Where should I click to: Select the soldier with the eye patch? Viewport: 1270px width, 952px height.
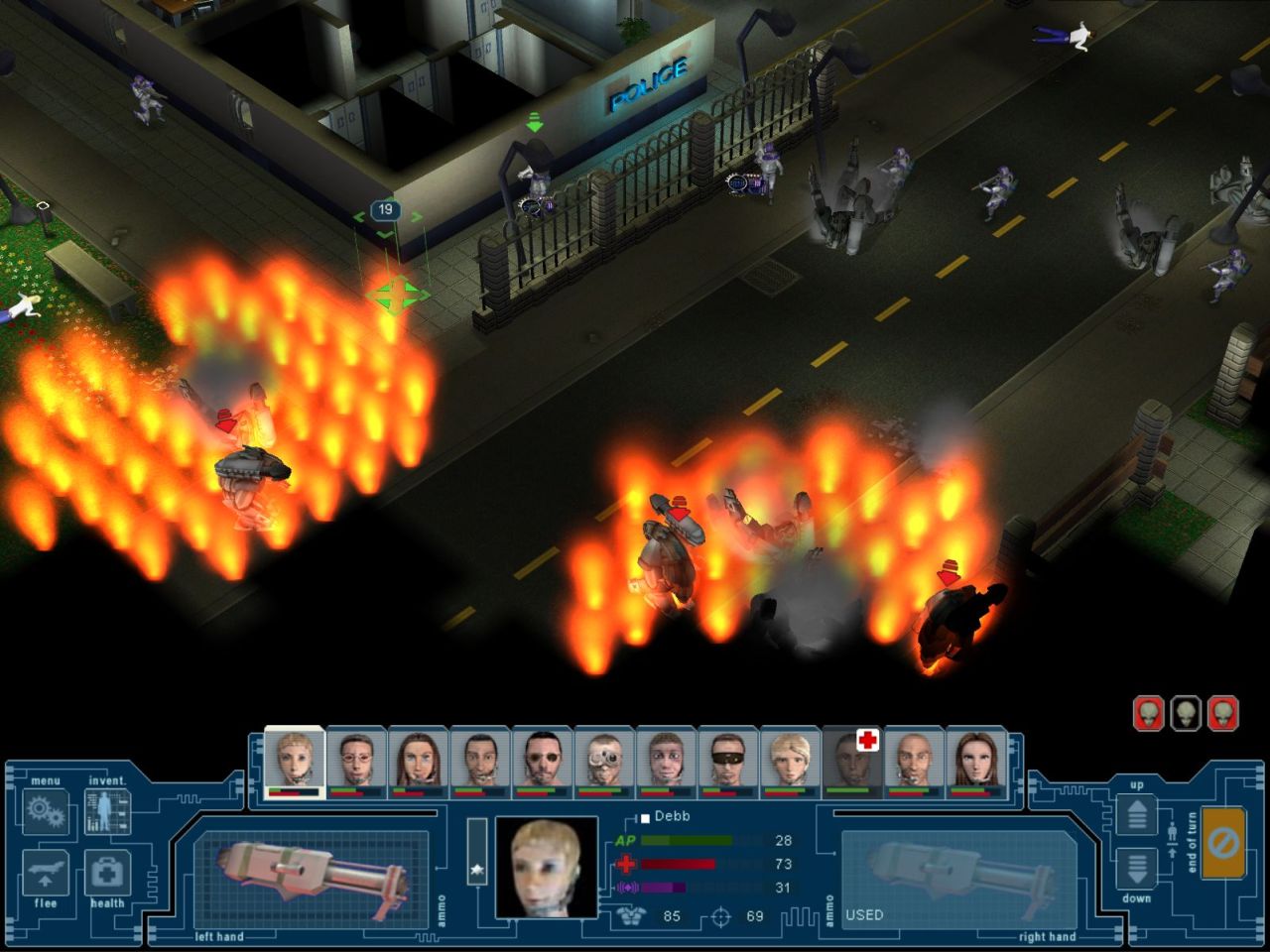pyautogui.click(x=542, y=762)
